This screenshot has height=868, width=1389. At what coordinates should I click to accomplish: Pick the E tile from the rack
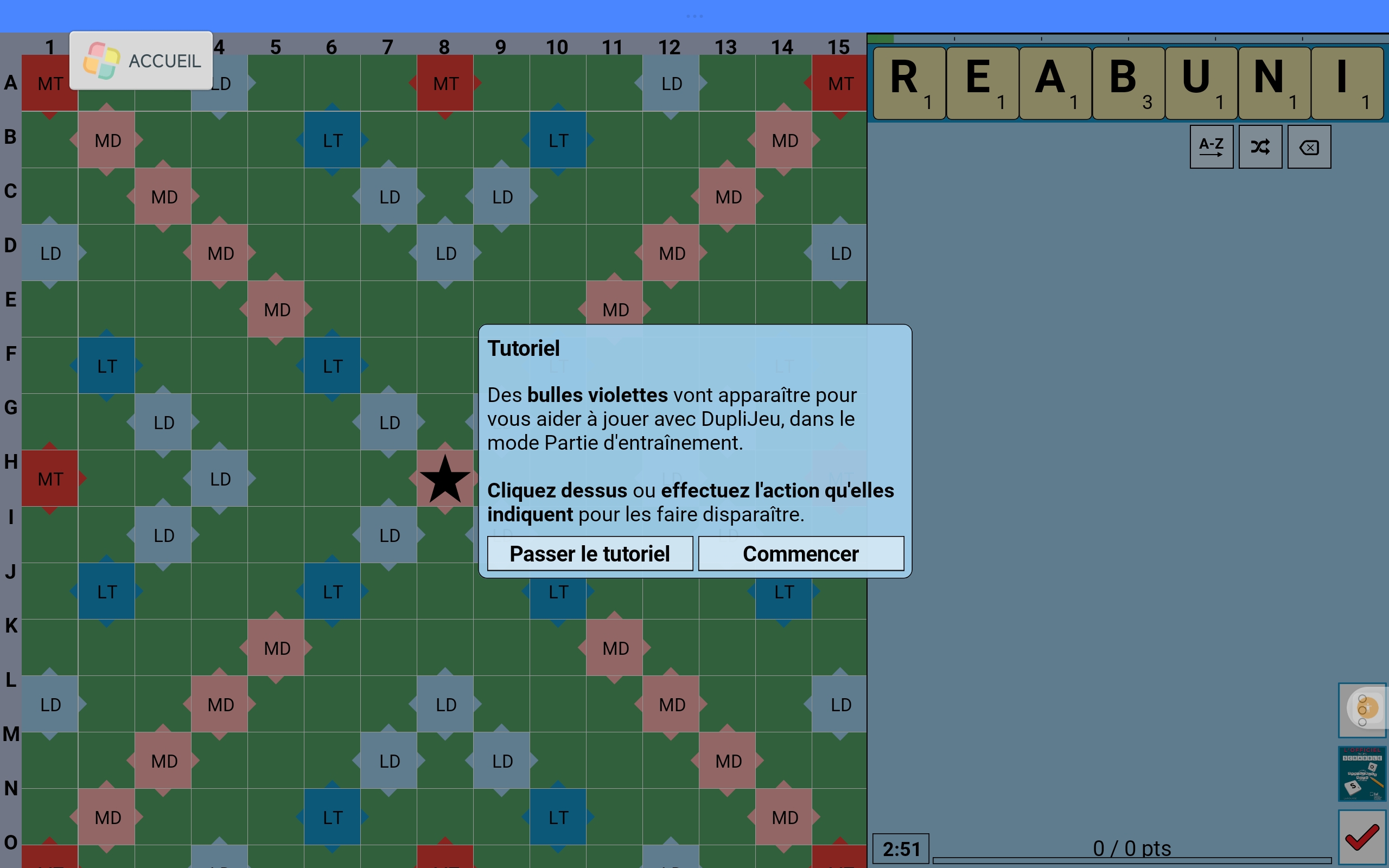point(982,82)
